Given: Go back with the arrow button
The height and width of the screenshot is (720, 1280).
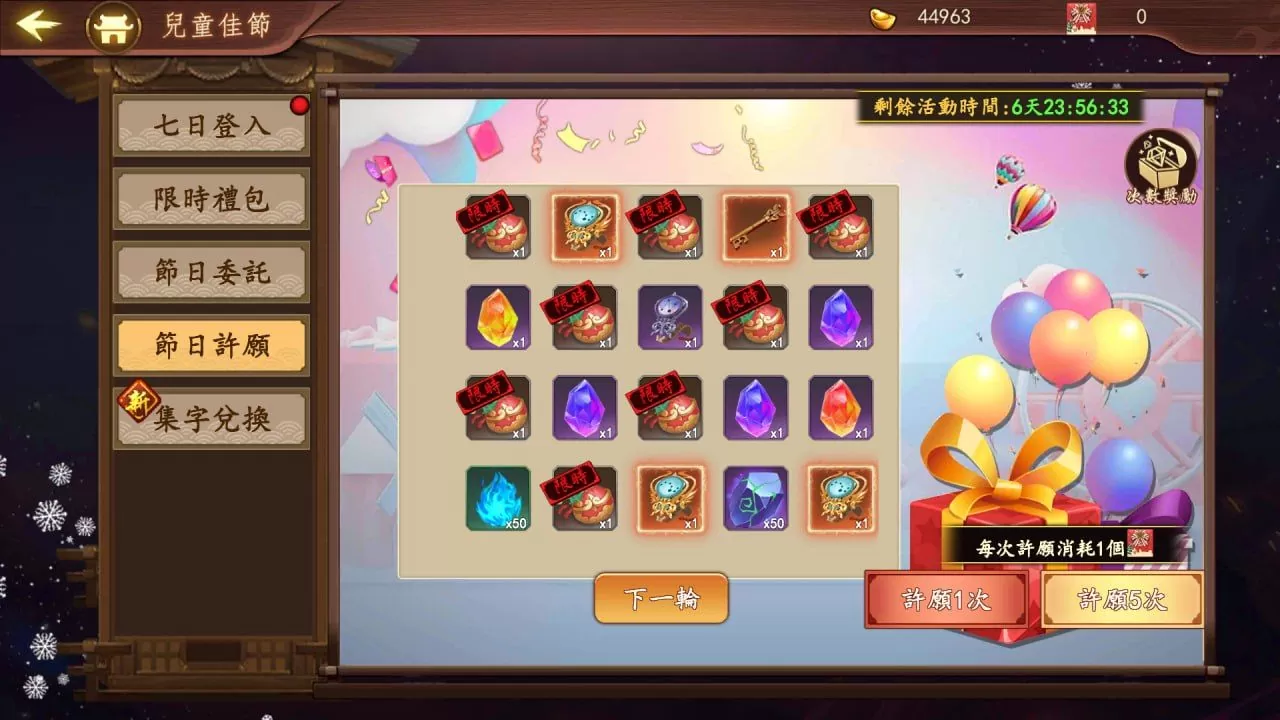Looking at the screenshot, I should coord(38,25).
